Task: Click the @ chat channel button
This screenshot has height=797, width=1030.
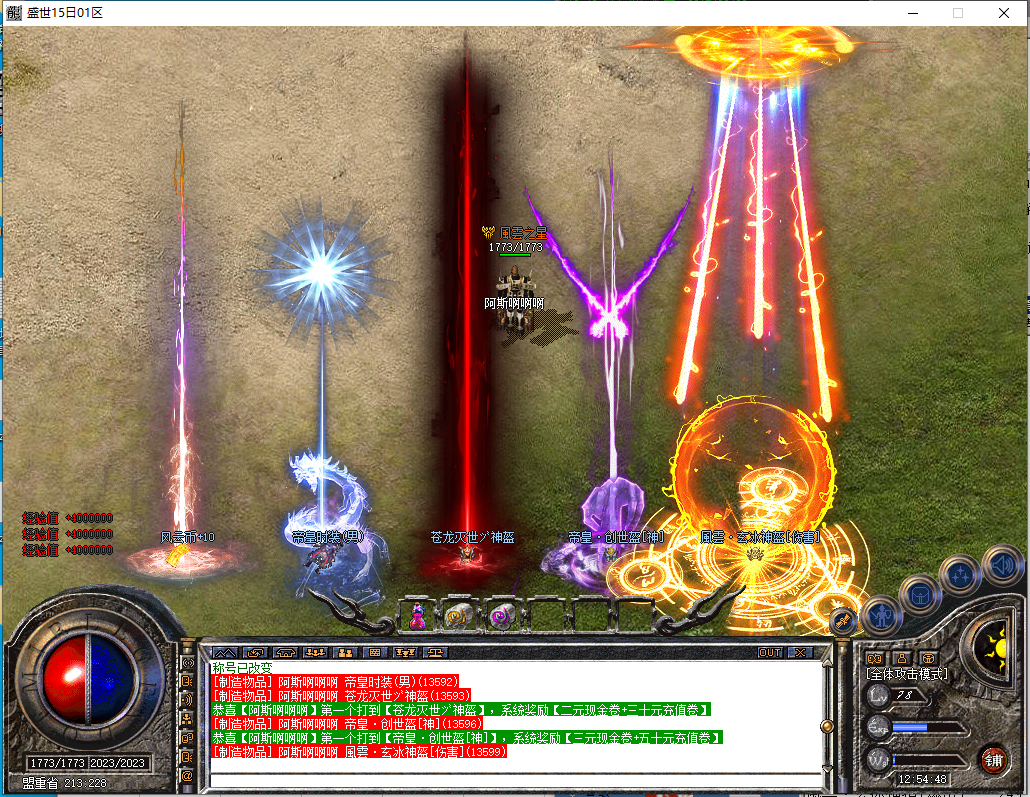Action: coord(187,776)
